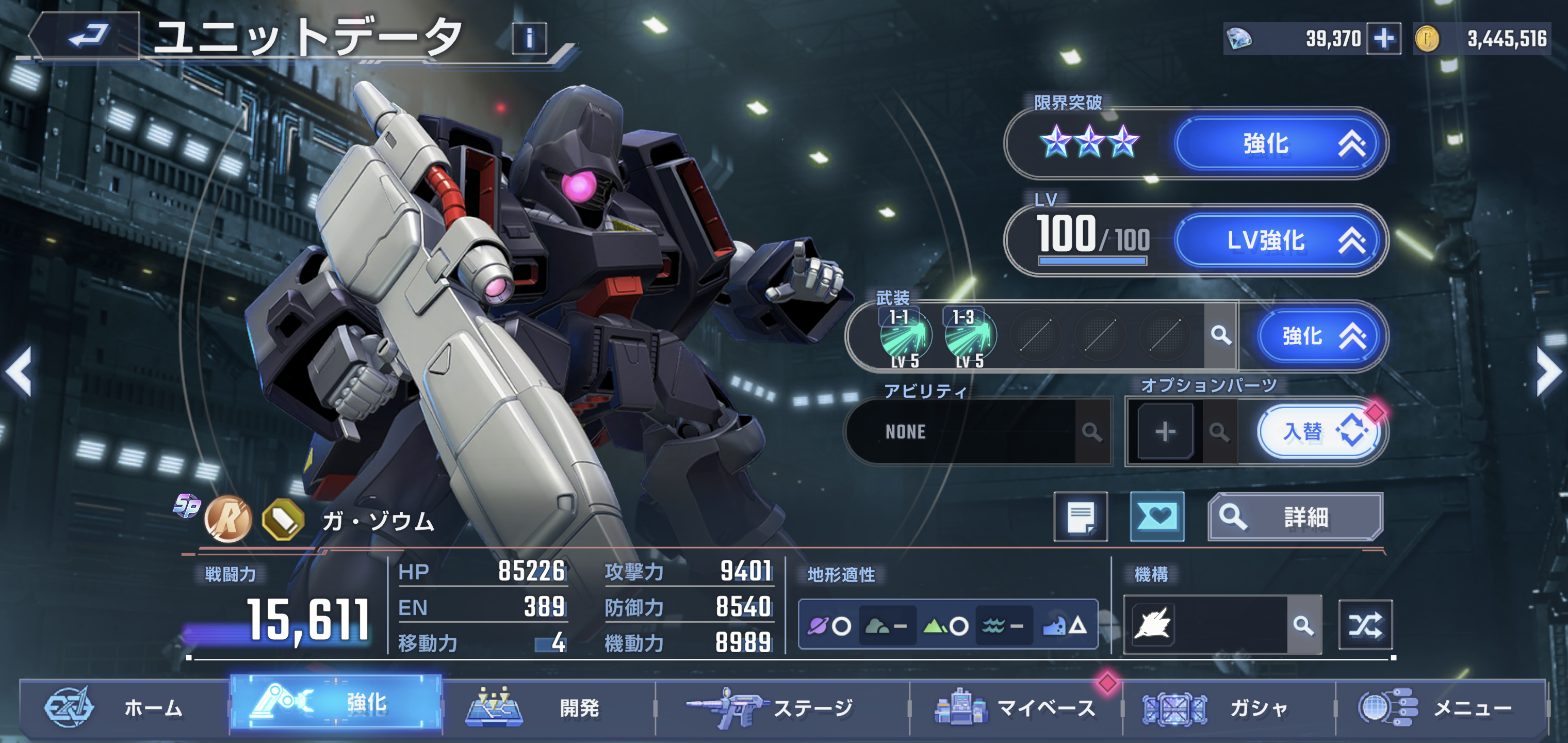Open the 詳細 details button
The image size is (1568, 743).
[1295, 517]
